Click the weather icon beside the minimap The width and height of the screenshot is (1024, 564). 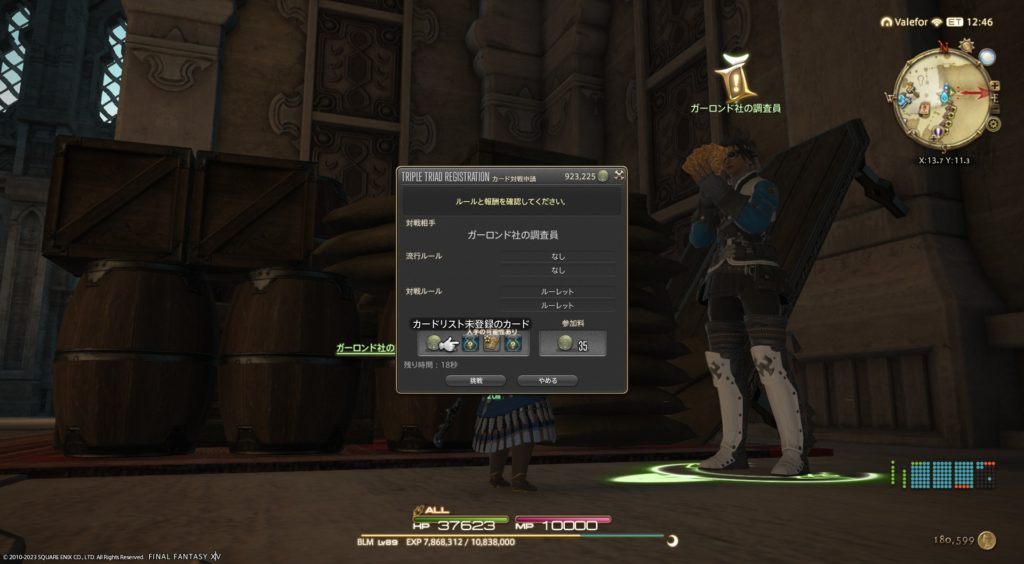(x=965, y=46)
